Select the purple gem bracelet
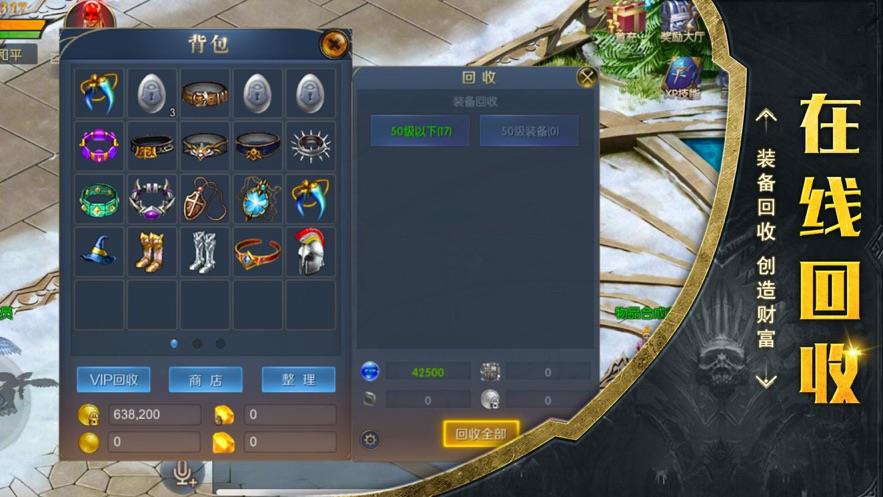Viewport: 883px width, 497px height. (99, 146)
